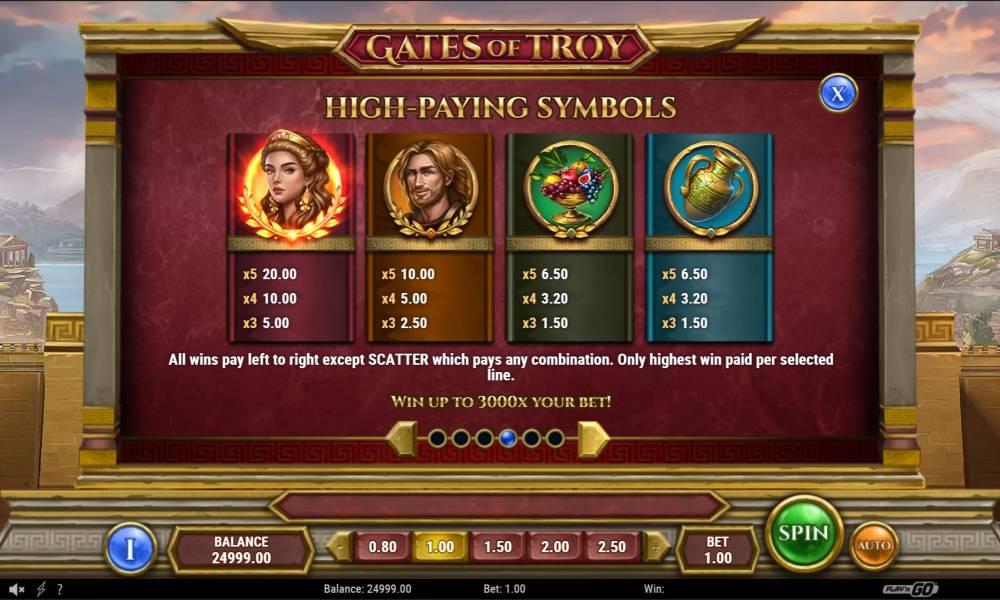Toggle the sound speaker icon
This screenshot has width=1000, height=600.
coord(17,589)
